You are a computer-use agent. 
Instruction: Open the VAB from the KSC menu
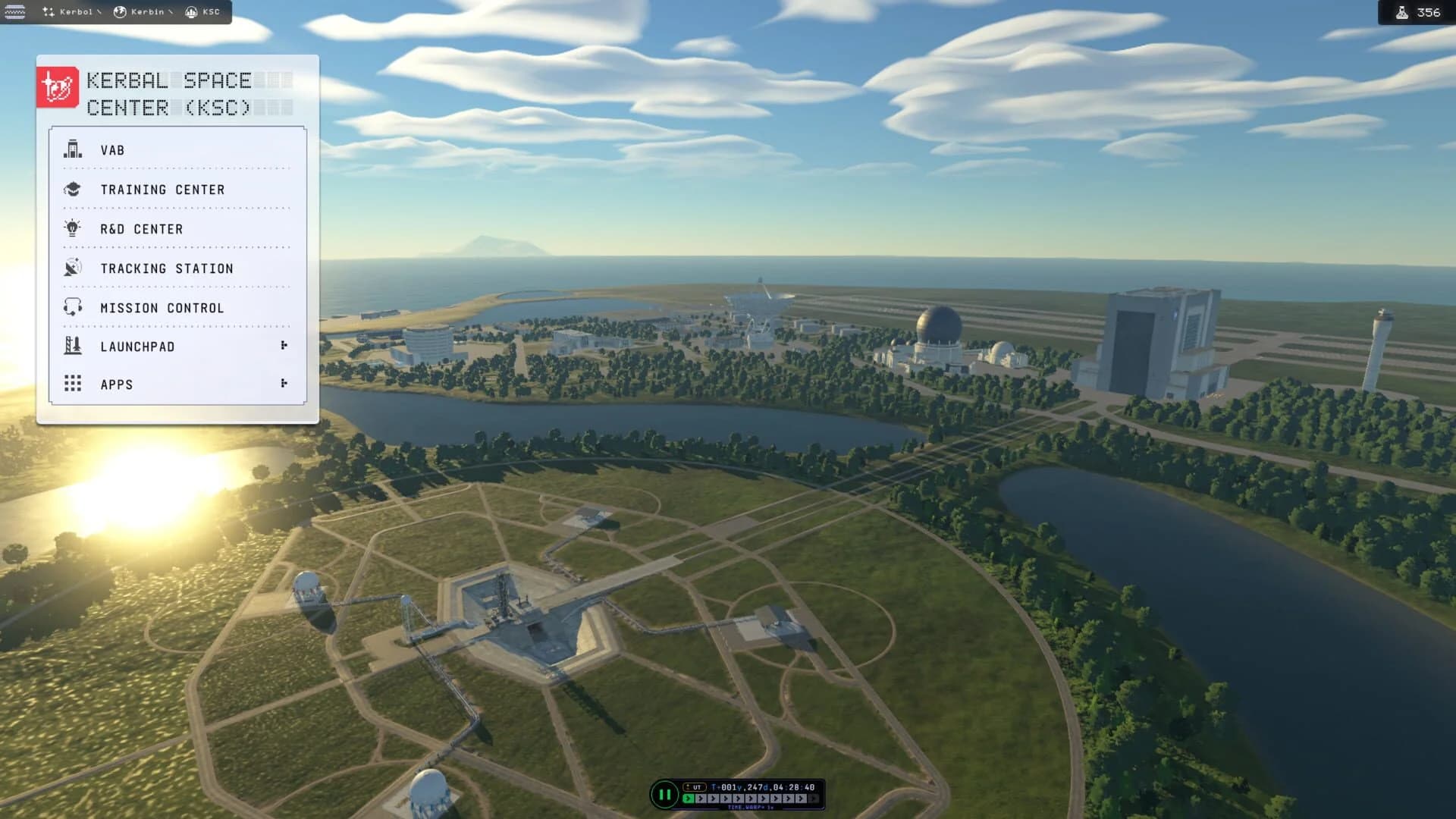coord(114,150)
